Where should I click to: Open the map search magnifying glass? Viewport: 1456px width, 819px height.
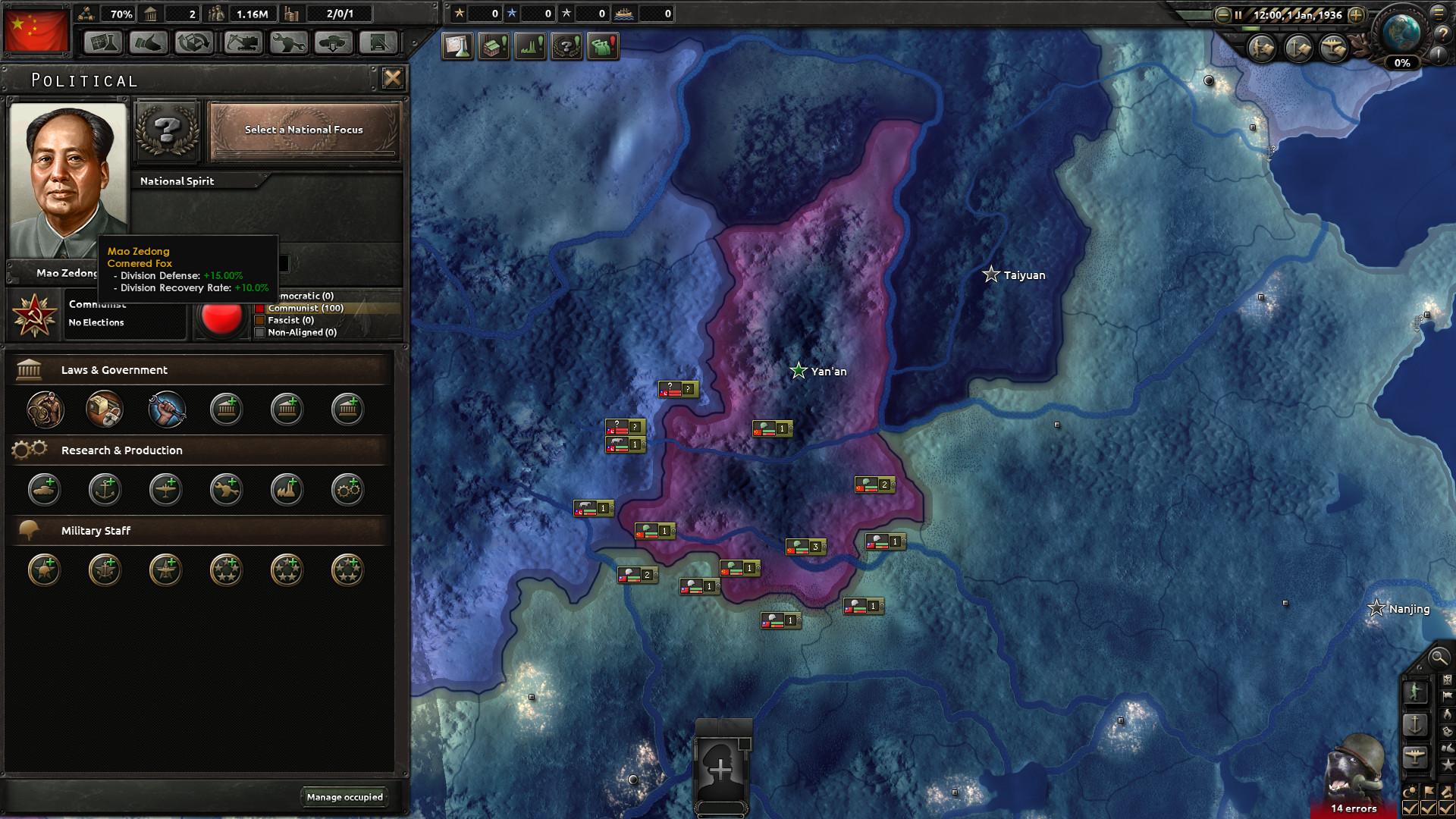click(x=1437, y=657)
